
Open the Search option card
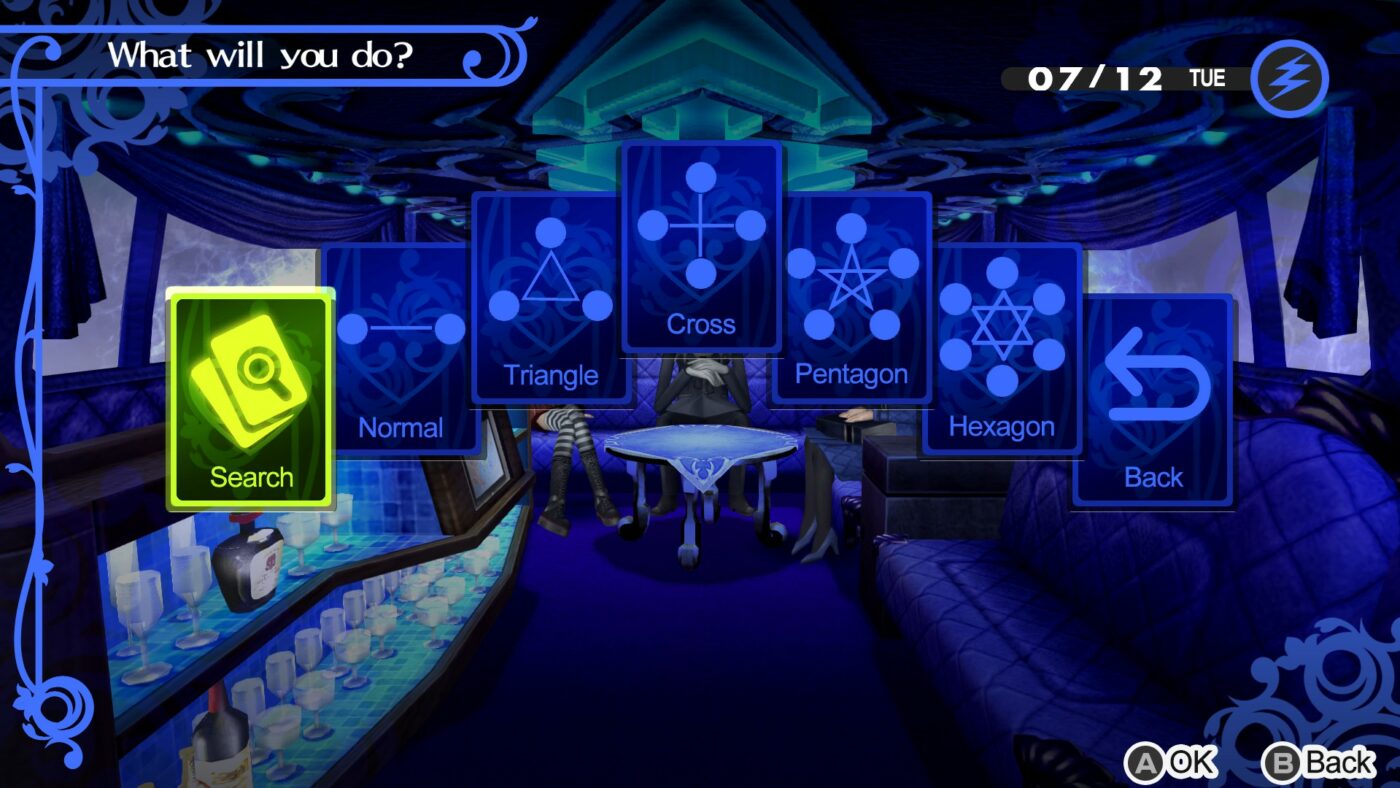pos(253,400)
